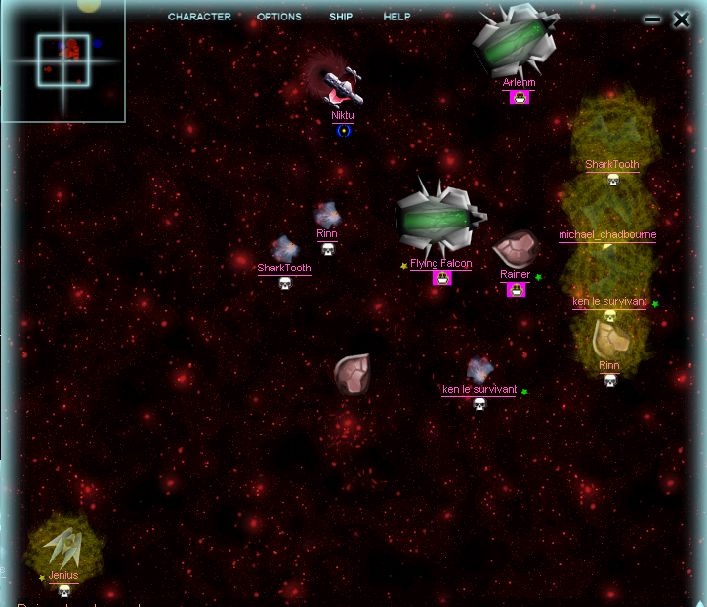Open the Options menu

pos(279,17)
